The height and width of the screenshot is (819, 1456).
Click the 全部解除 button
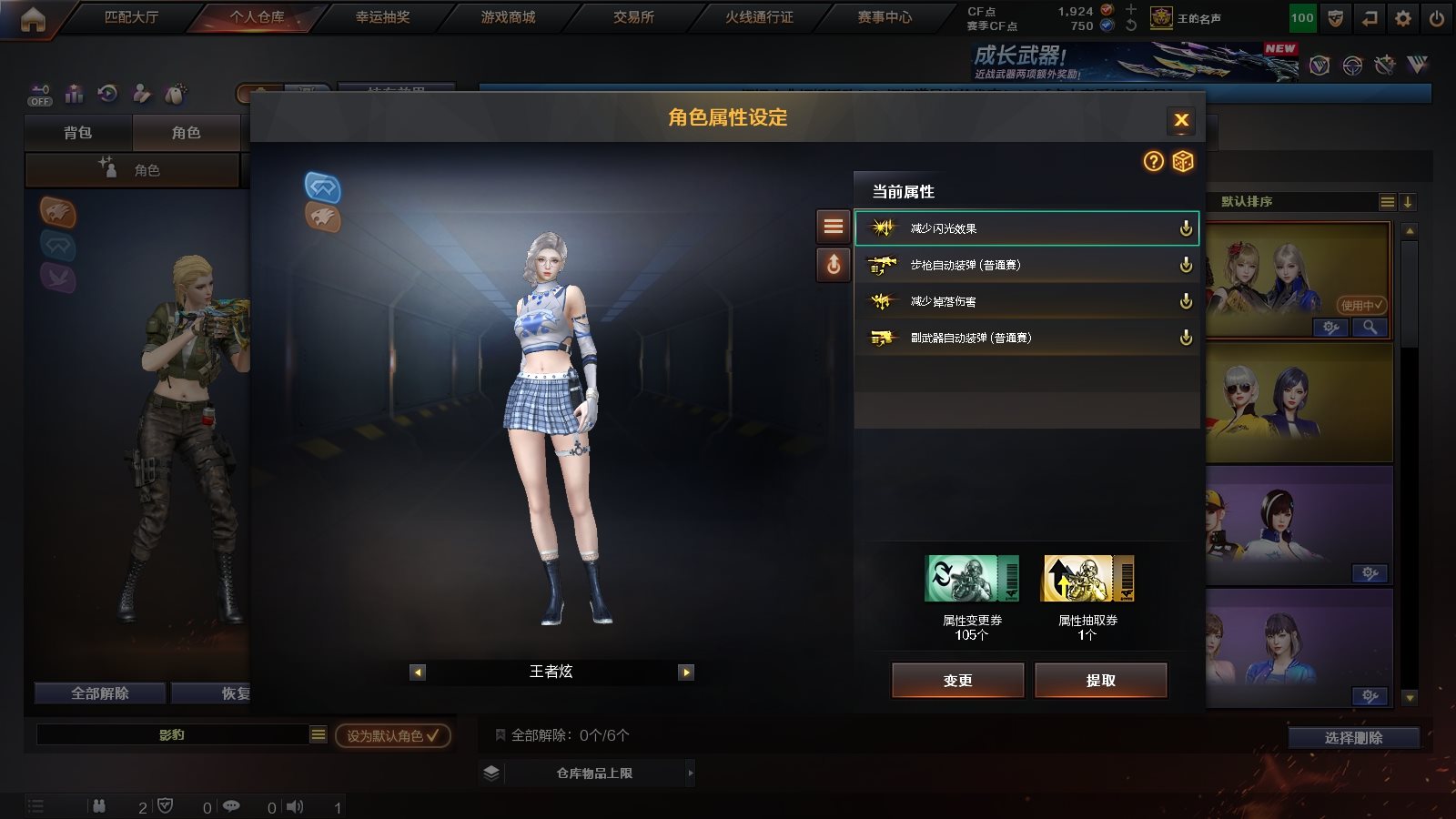(100, 693)
